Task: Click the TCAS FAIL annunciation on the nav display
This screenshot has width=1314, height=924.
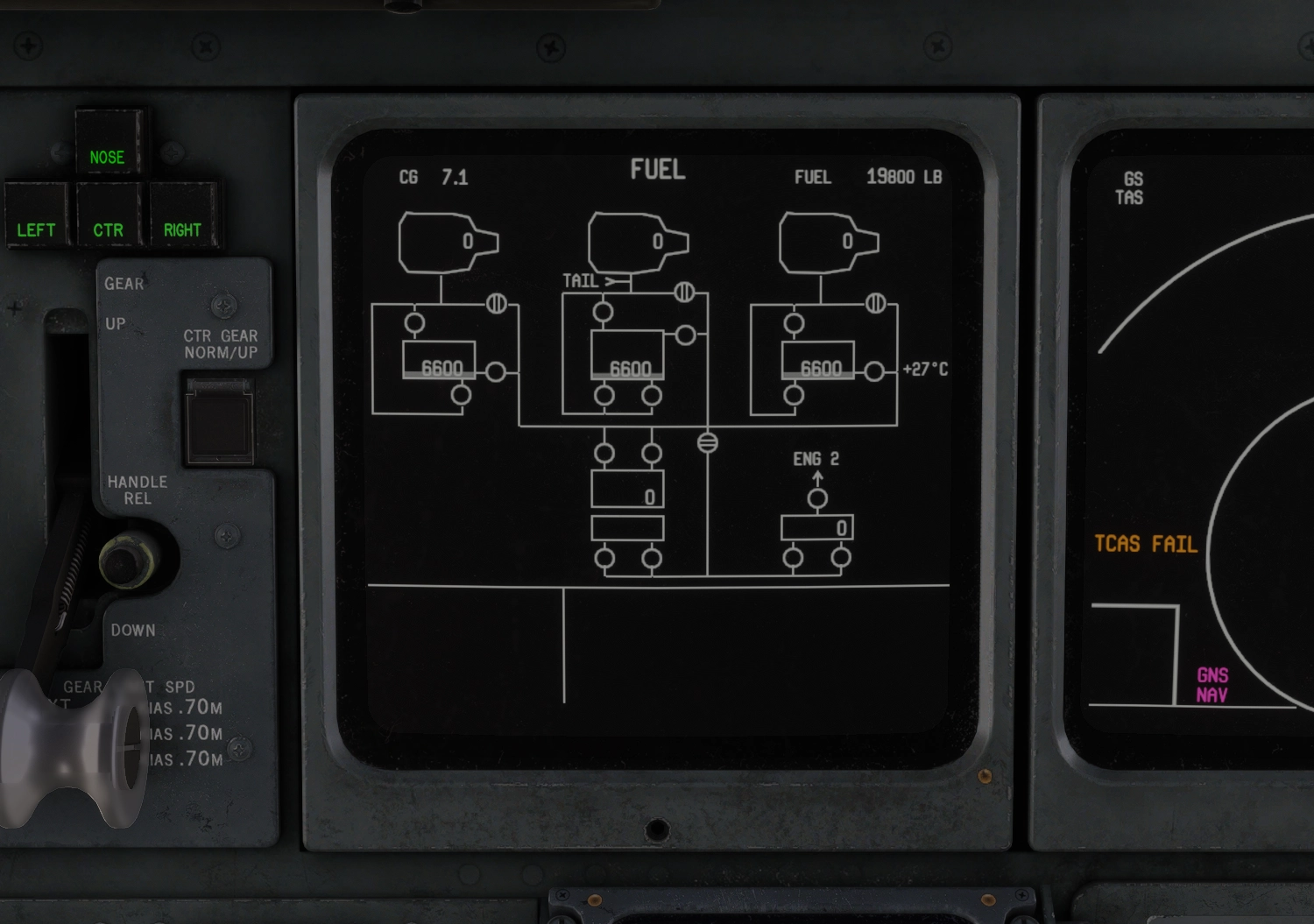Action: 1148,544
